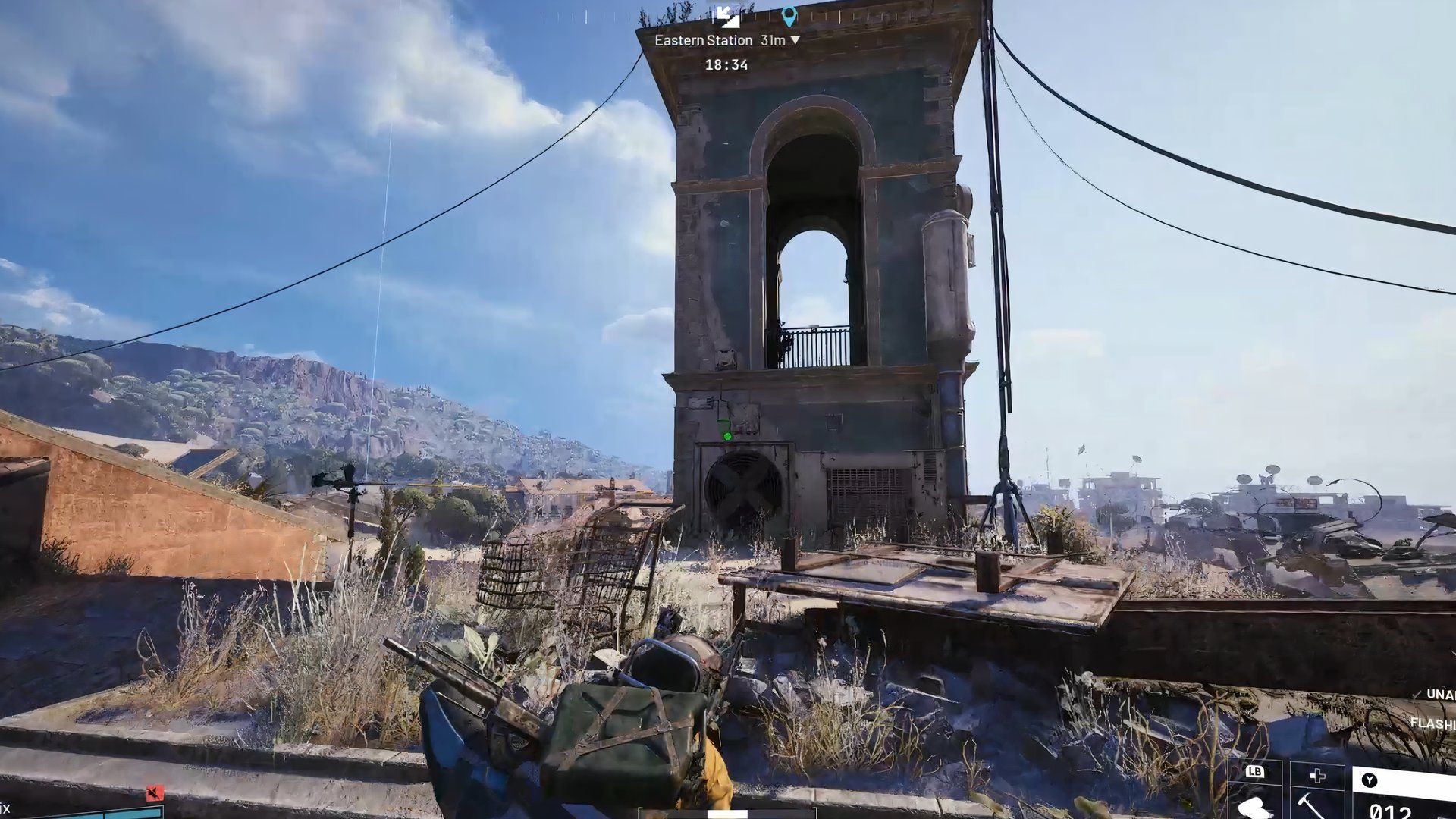Expand the hotbar item selector
The width and height of the screenshot is (1456, 819).
(1255, 772)
